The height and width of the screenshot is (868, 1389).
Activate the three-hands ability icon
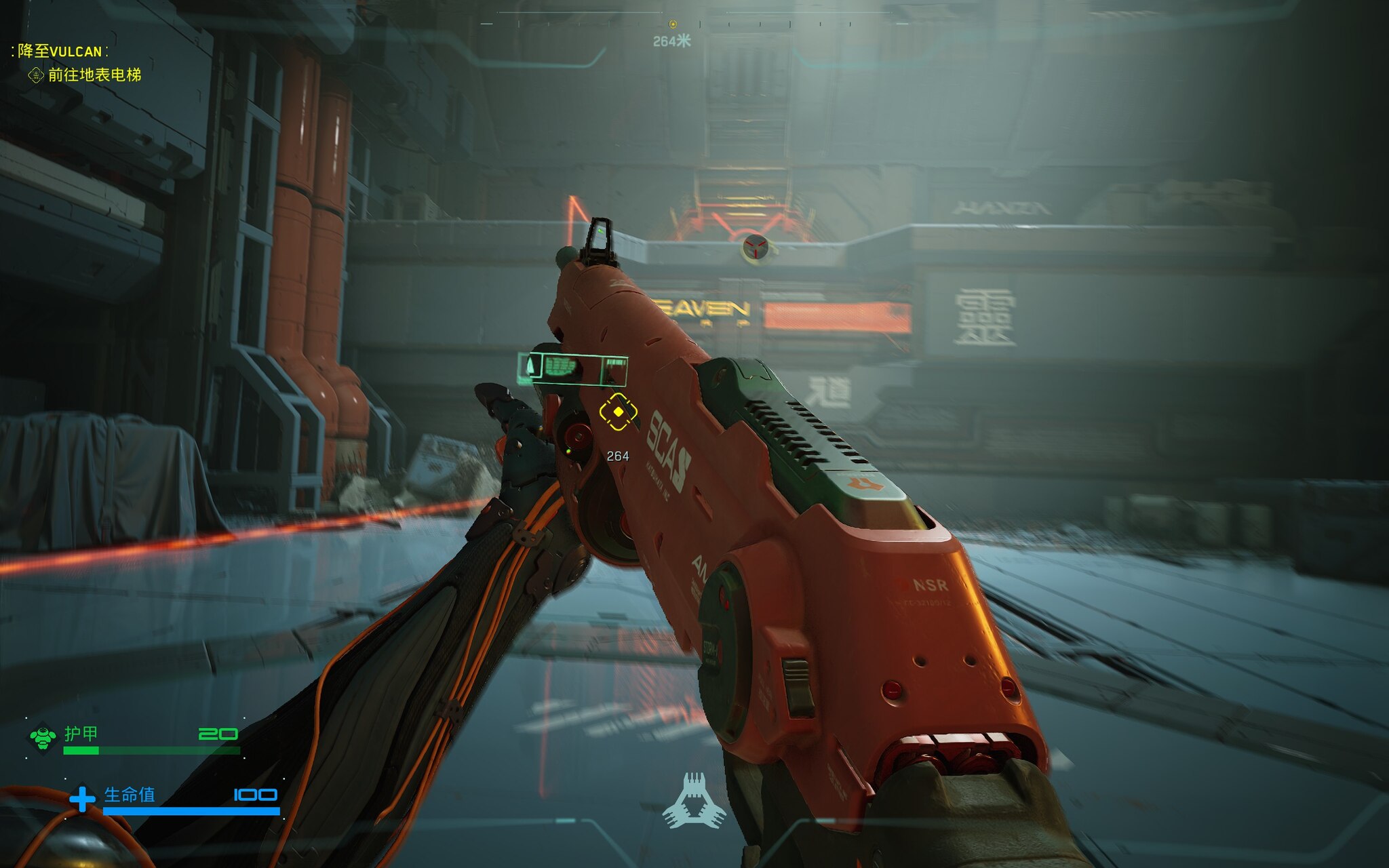point(693,801)
